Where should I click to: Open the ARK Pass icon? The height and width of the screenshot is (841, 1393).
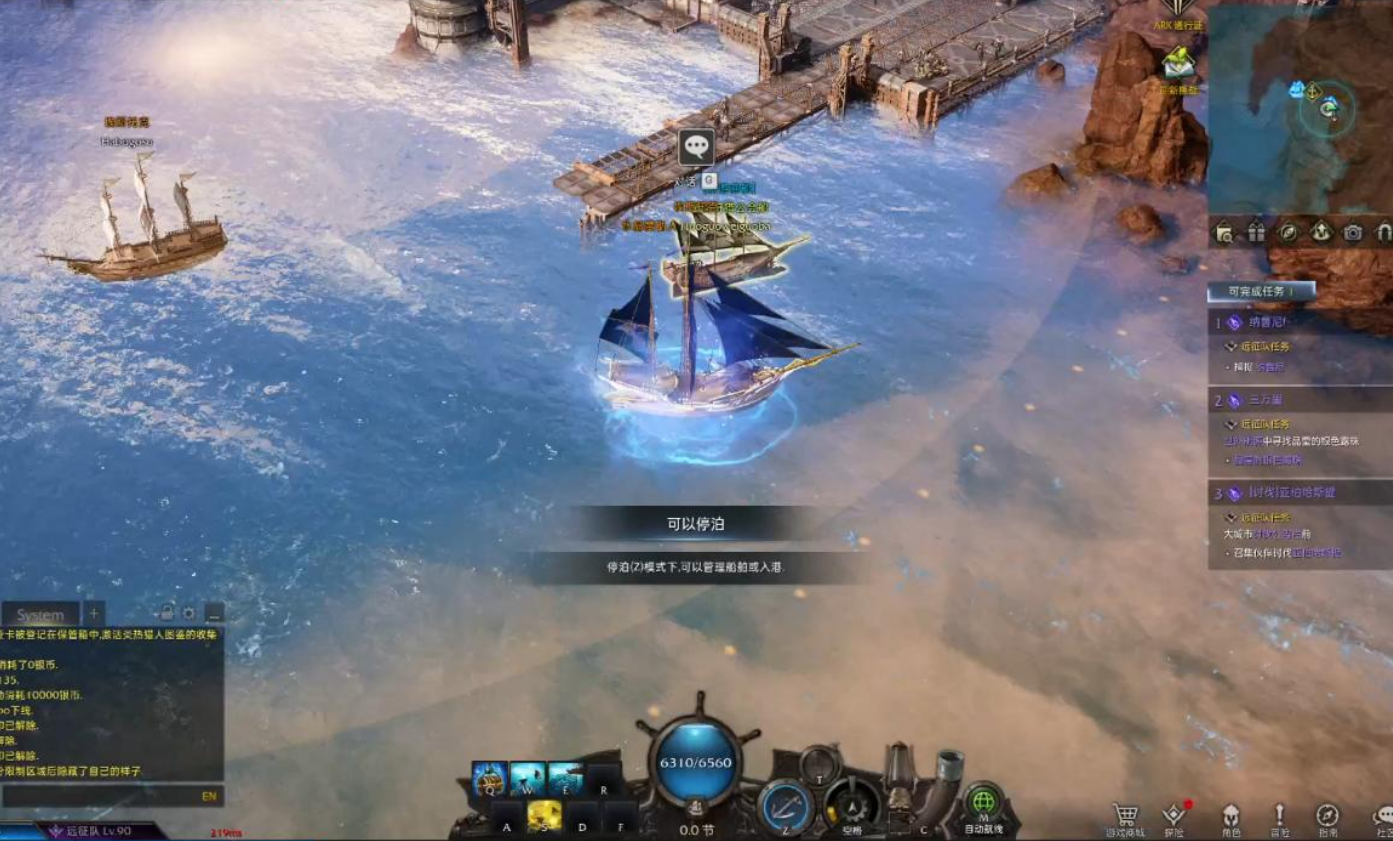1180,10
